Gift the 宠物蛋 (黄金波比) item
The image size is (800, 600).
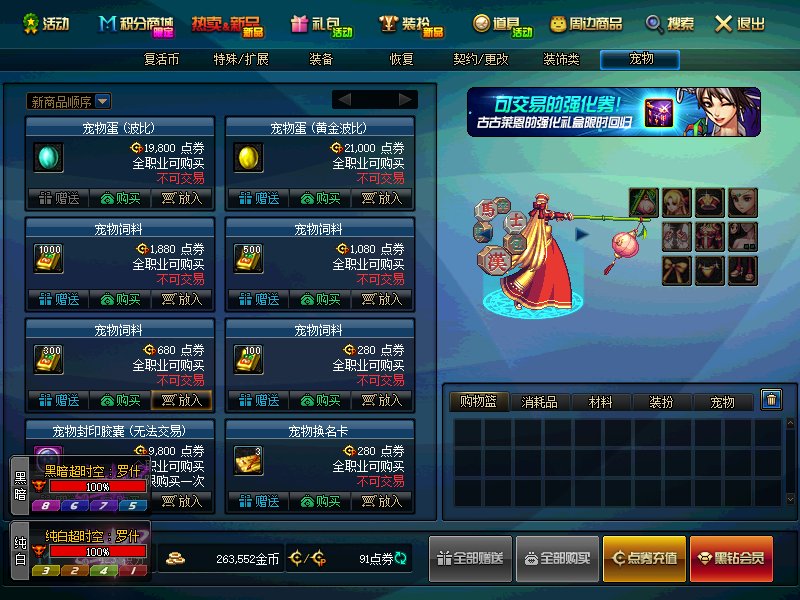coord(258,198)
